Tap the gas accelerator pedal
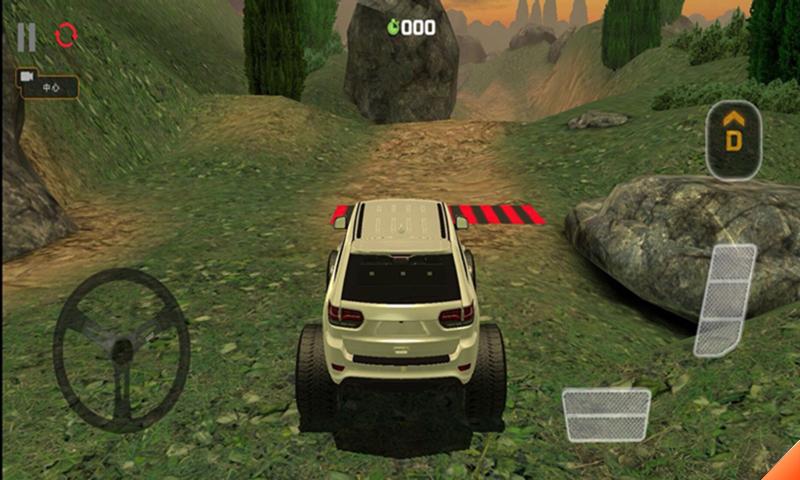Image resolution: width=800 pixels, height=480 pixels. click(x=725, y=300)
